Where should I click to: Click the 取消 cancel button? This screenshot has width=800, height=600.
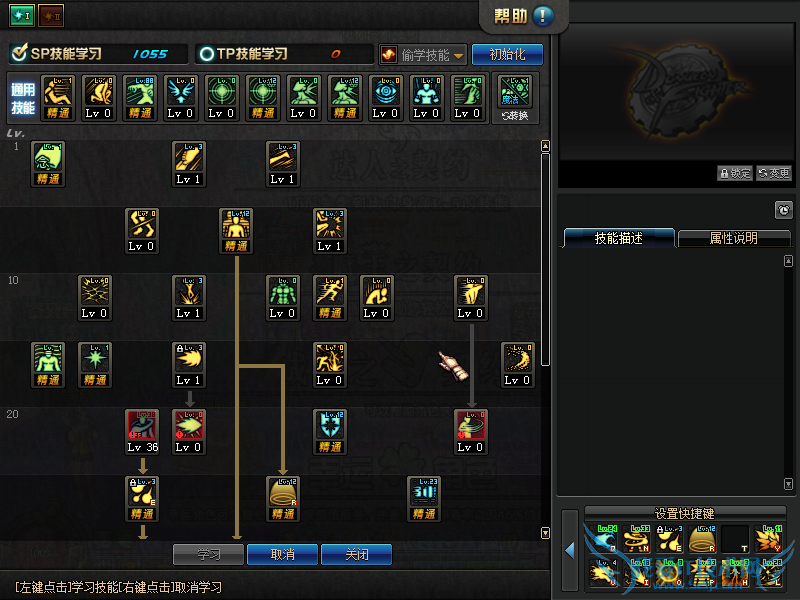(x=282, y=554)
